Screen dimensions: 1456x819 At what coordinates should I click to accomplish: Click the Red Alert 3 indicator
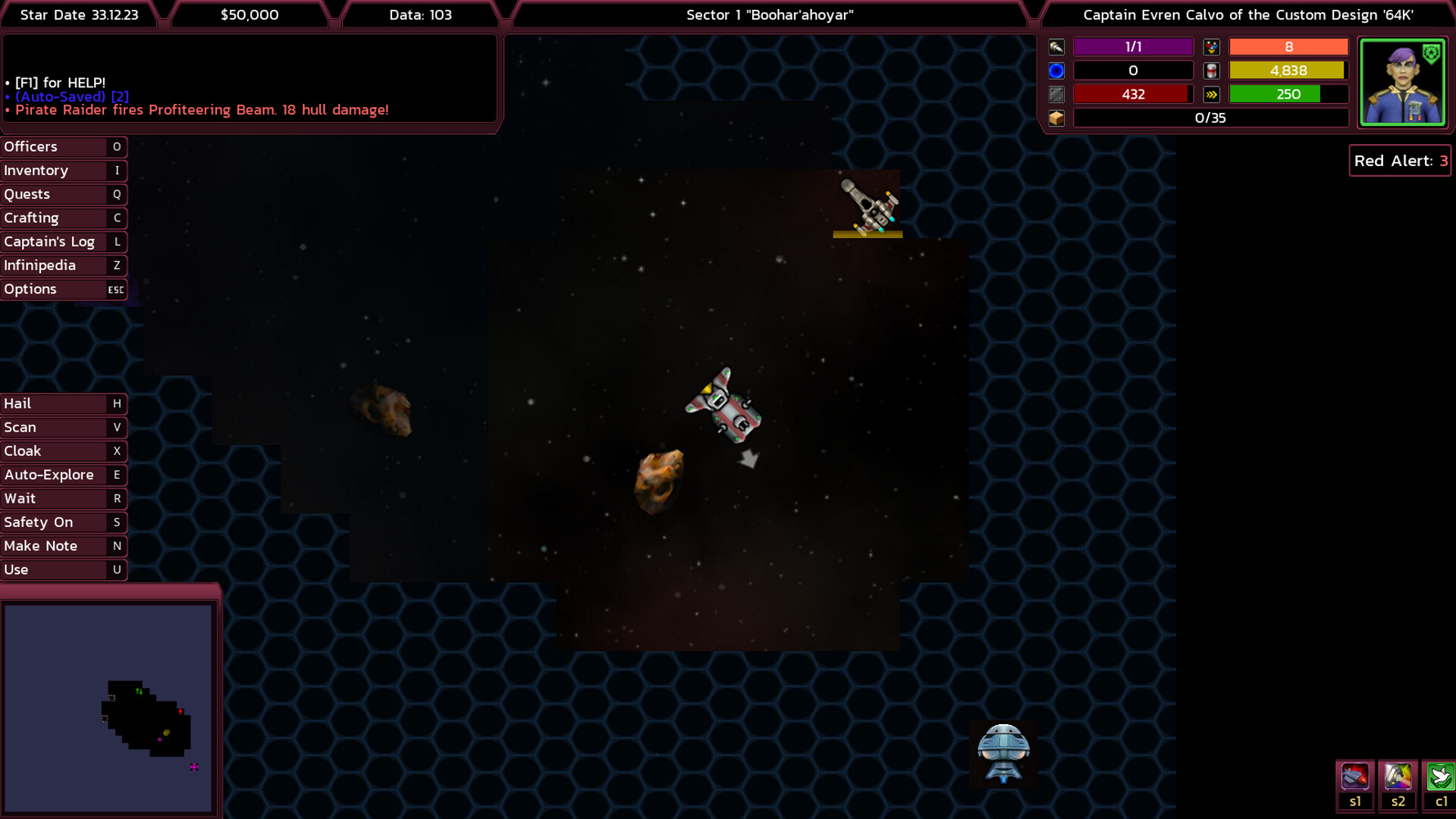[x=1399, y=161]
